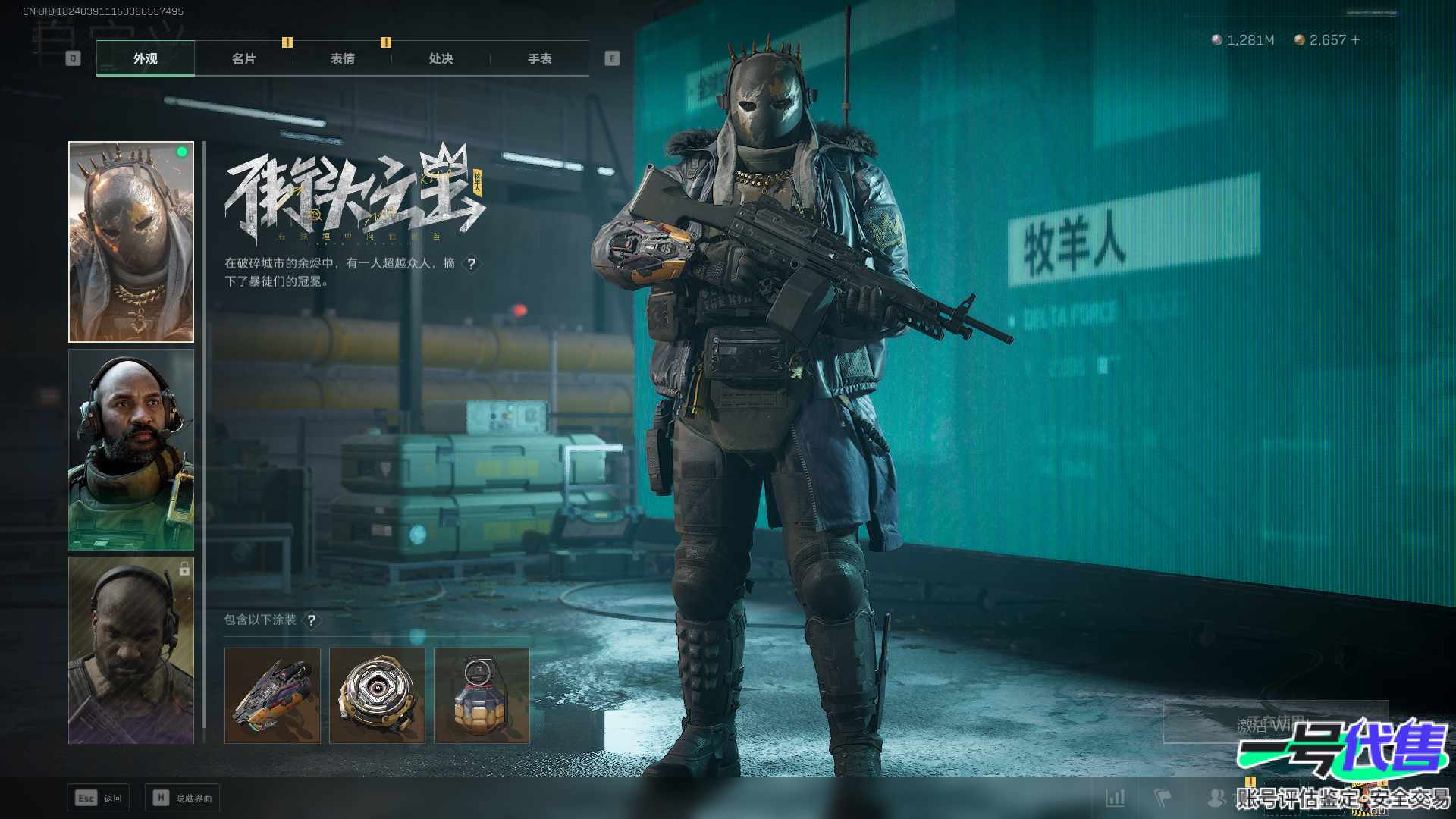Viewport: 1456px width, 819px height.
Task: Click the 隐藏界面 hide interface button
Action: tap(182, 798)
